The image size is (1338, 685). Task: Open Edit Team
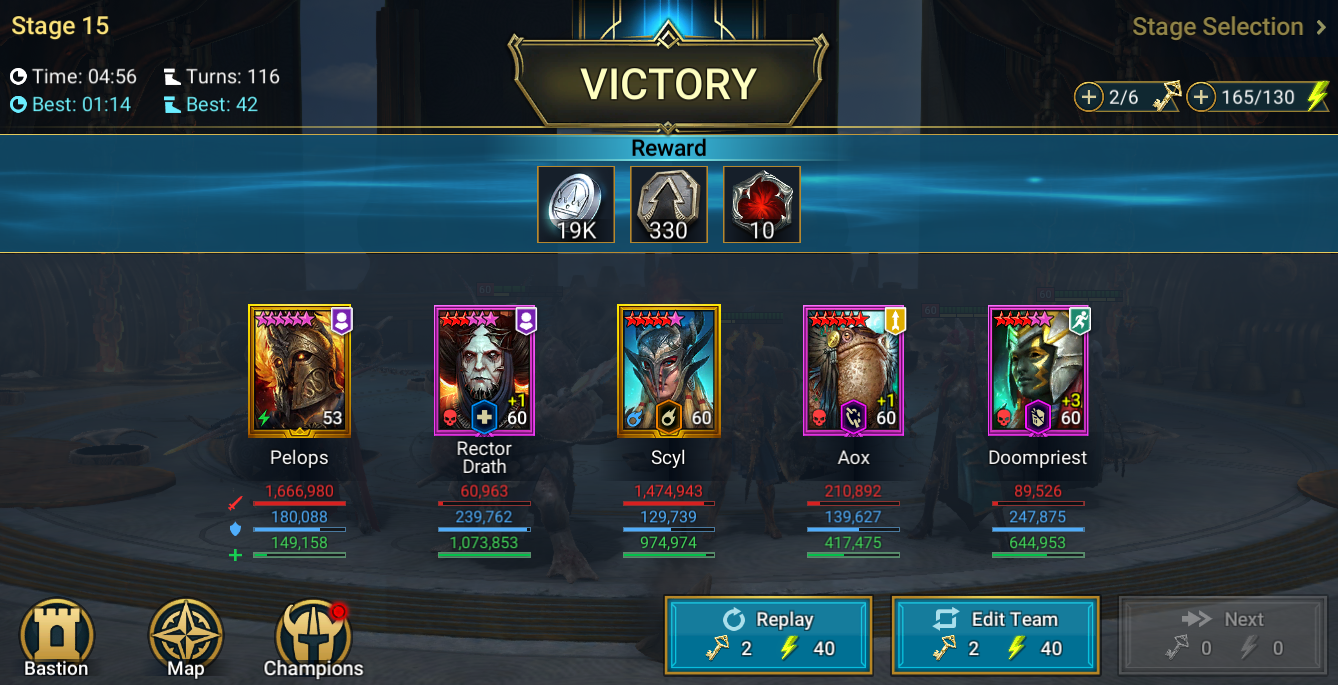(x=995, y=633)
